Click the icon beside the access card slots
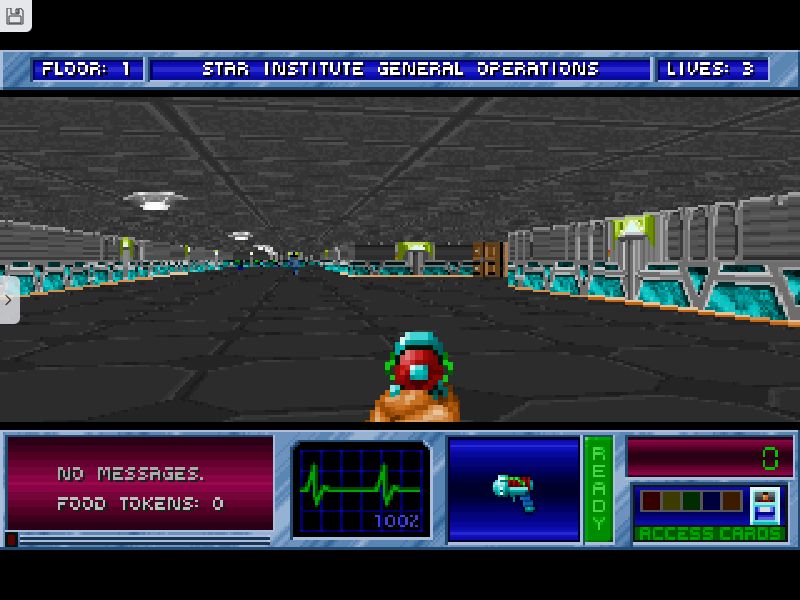Viewport: 800px width, 600px height. pos(765,505)
